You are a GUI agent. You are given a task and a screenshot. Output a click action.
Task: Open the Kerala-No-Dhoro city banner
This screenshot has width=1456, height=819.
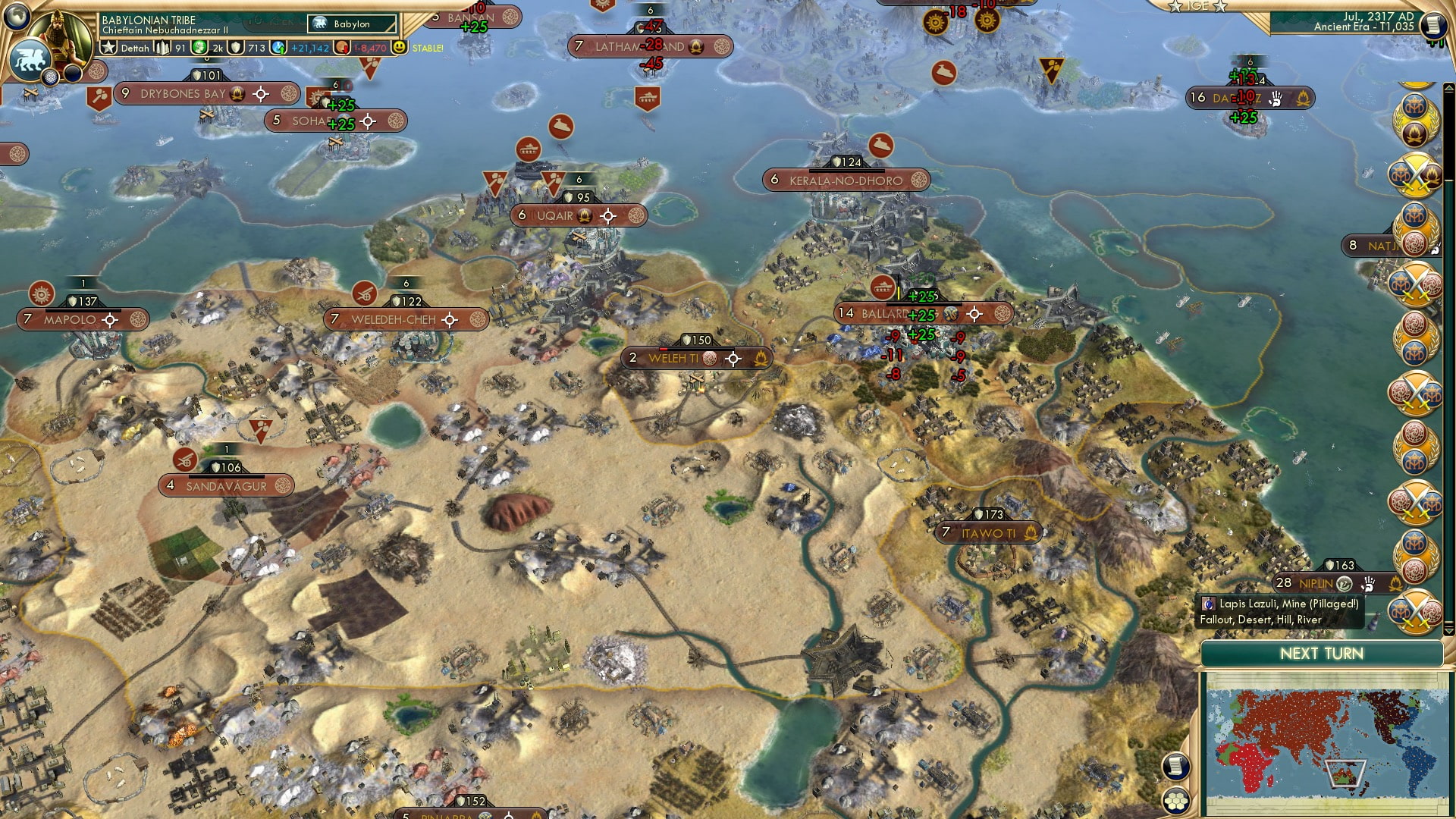click(x=846, y=180)
